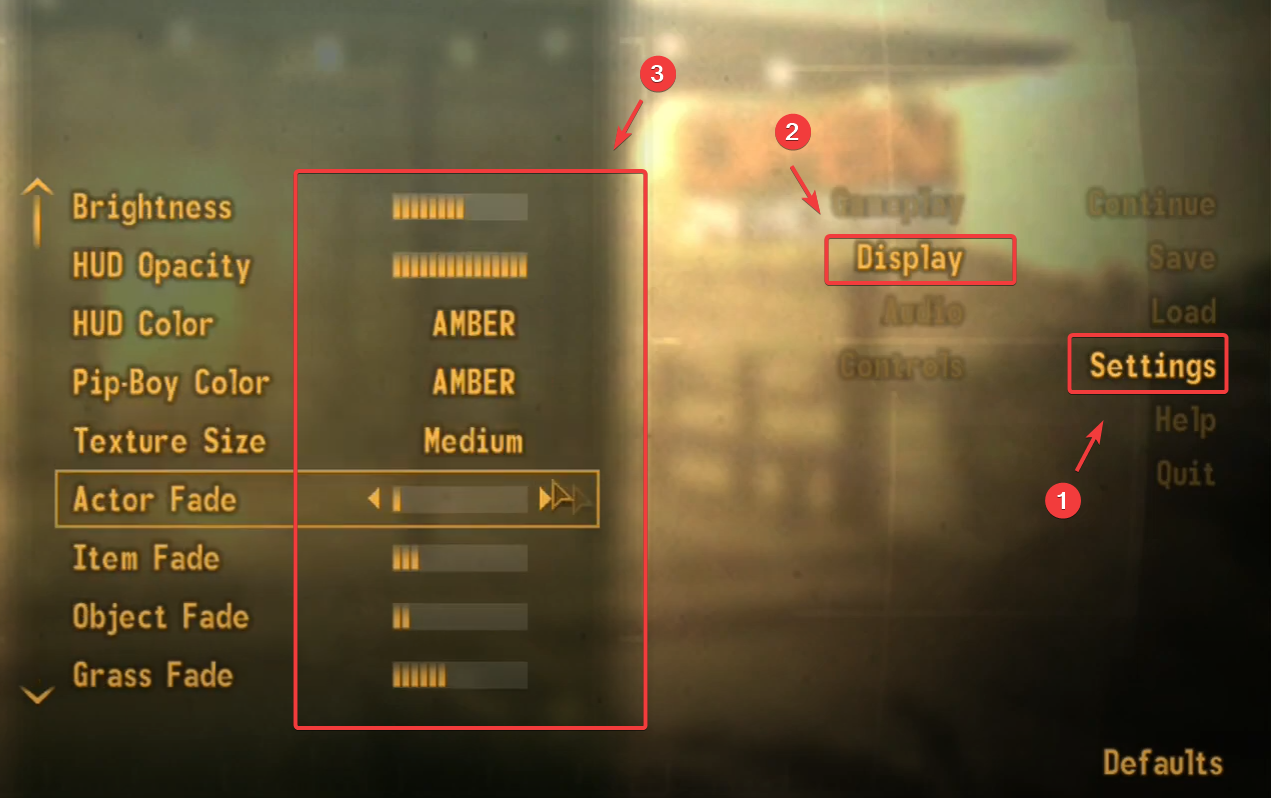1271x798 pixels.
Task: Reset options with the Defaults button
Action: coord(1162,763)
